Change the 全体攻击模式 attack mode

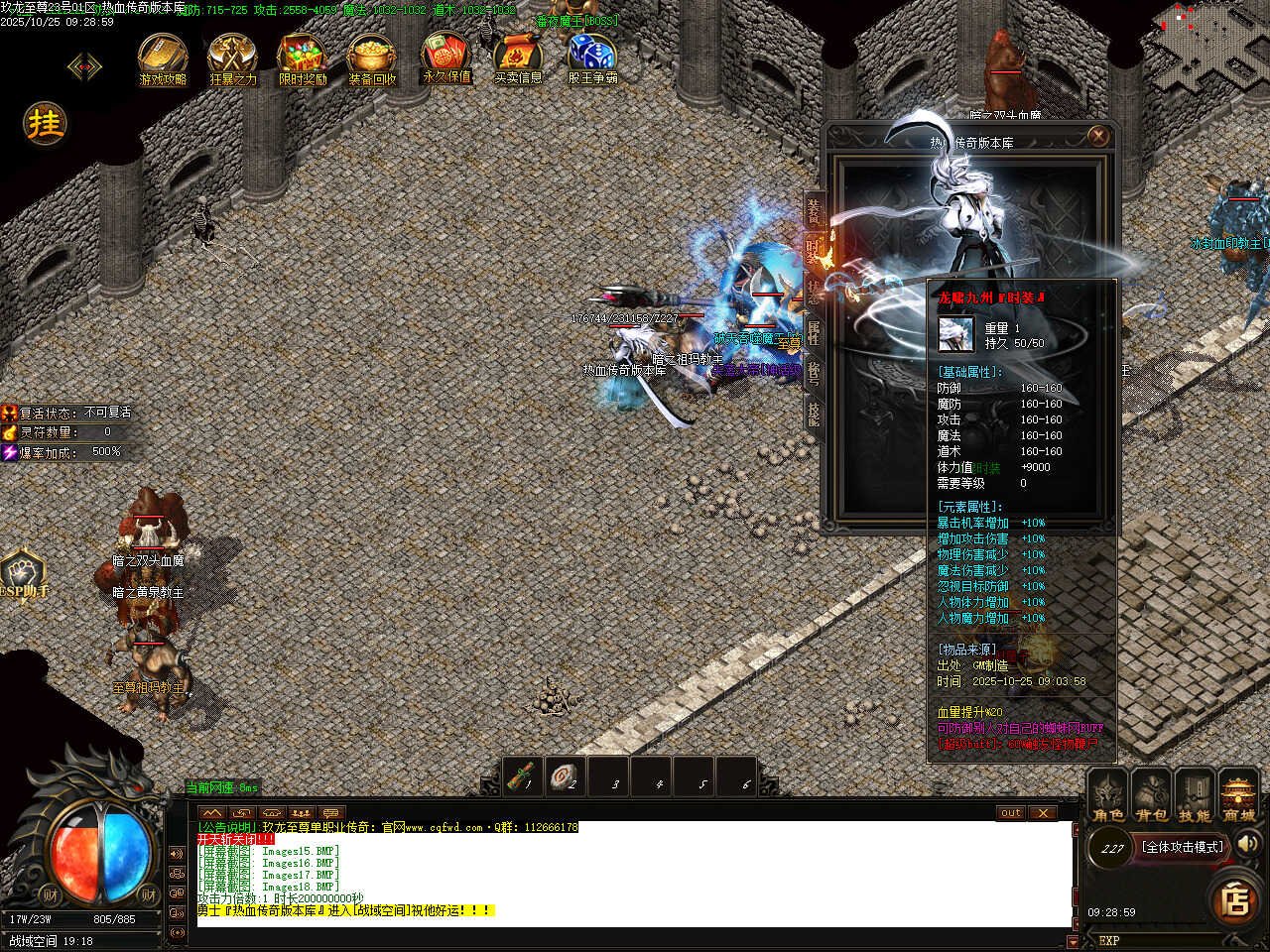(1184, 847)
